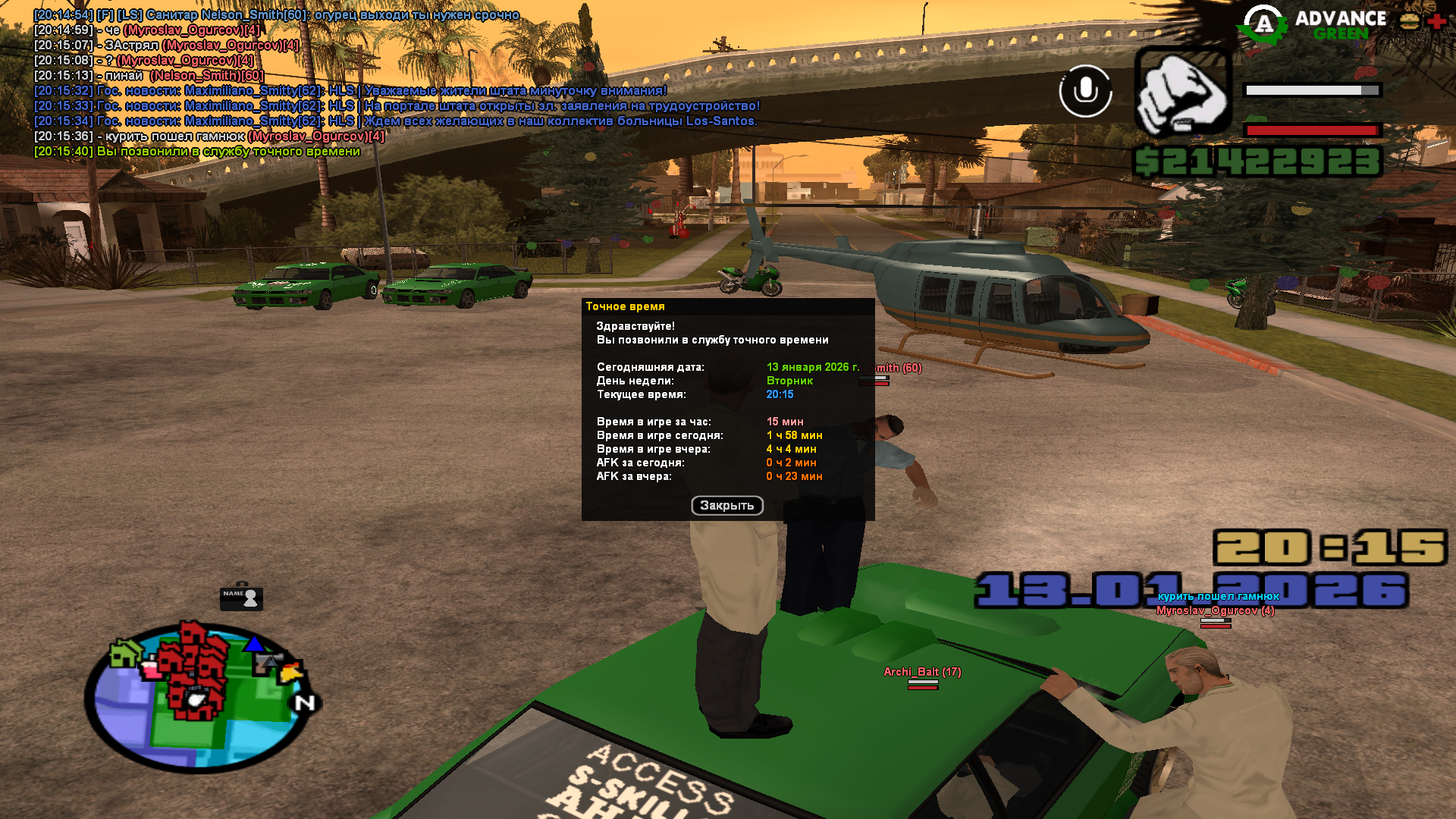The height and width of the screenshot is (819, 1456).
Task: Toggle the microphone voice chat icon
Action: (1085, 91)
